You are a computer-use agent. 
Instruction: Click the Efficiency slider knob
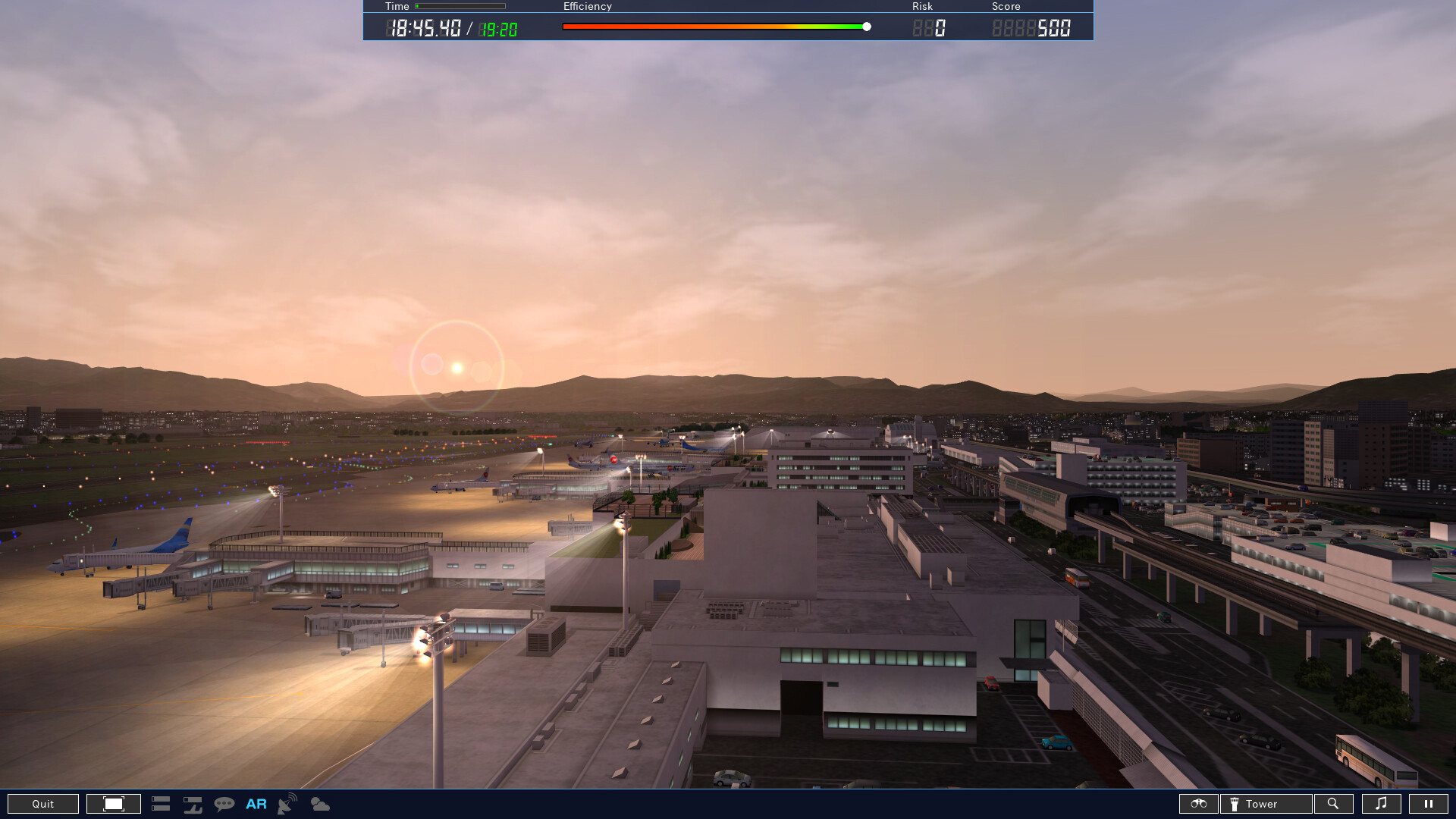(866, 26)
